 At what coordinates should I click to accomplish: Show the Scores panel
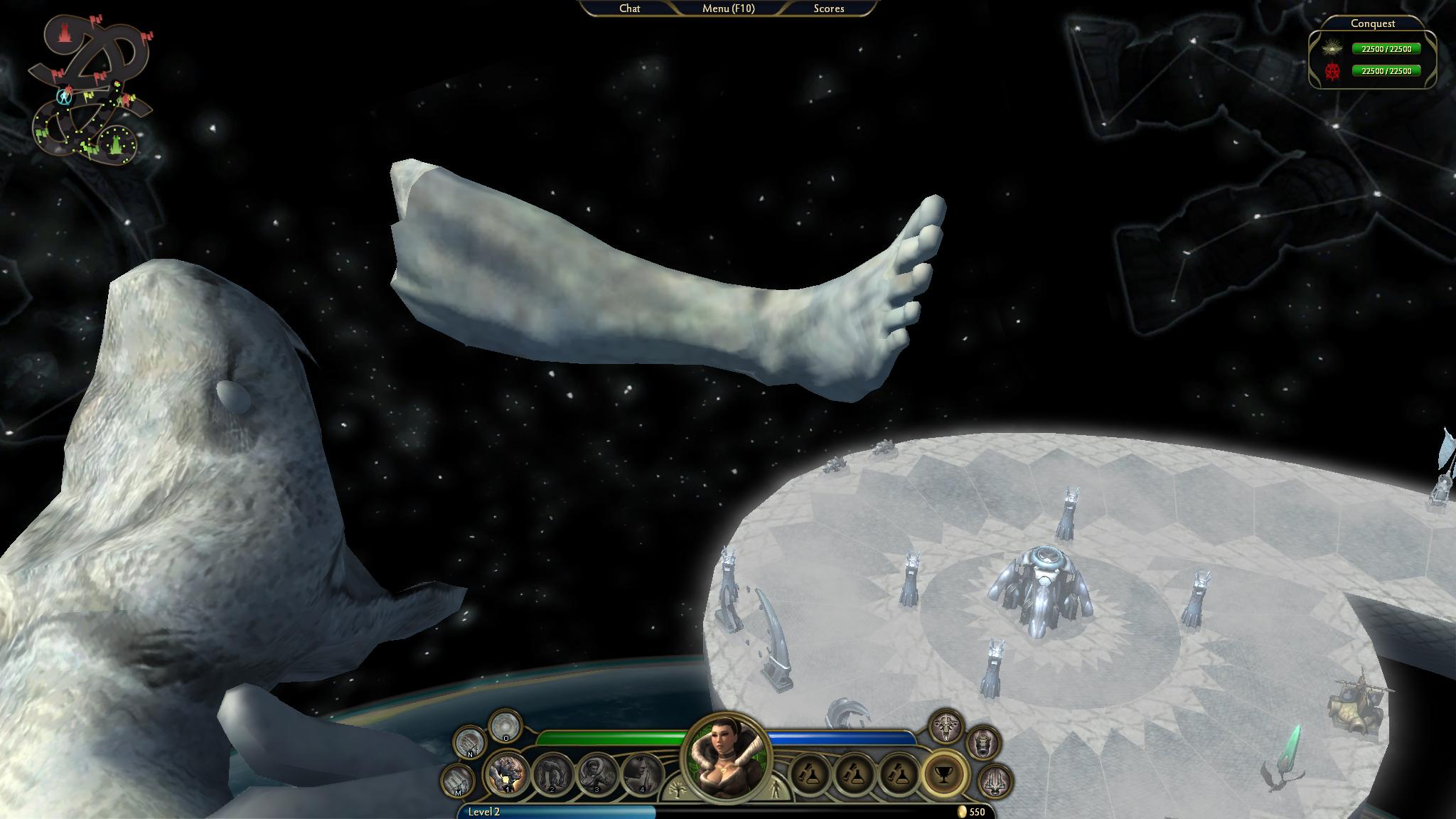click(828, 9)
